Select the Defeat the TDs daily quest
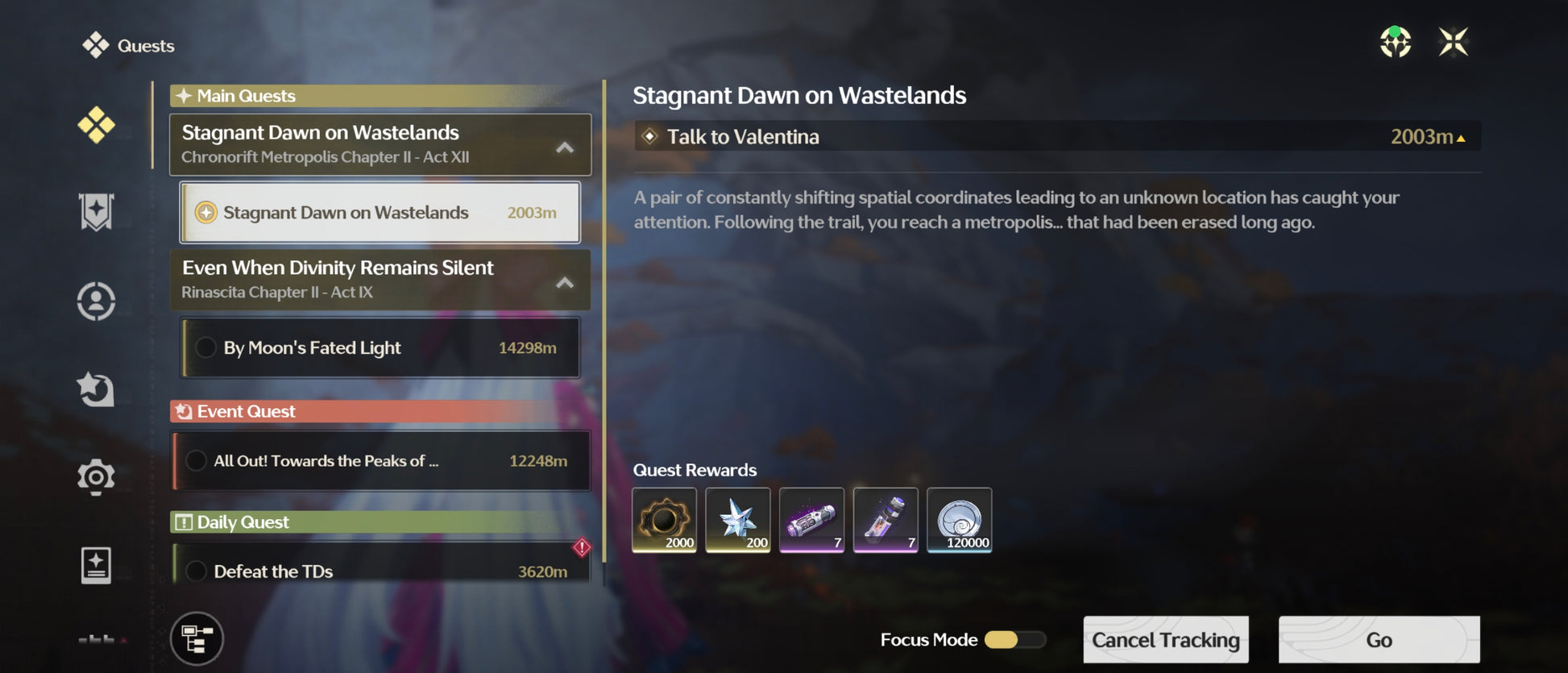 pos(381,571)
